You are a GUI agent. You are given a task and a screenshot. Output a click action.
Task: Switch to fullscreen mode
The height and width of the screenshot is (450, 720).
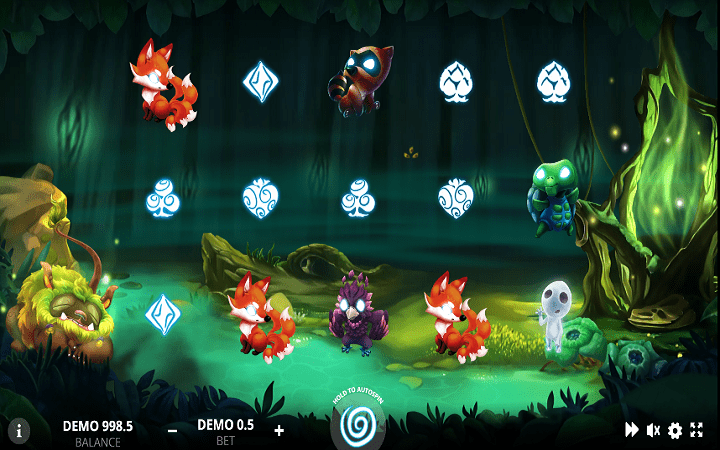point(697,430)
